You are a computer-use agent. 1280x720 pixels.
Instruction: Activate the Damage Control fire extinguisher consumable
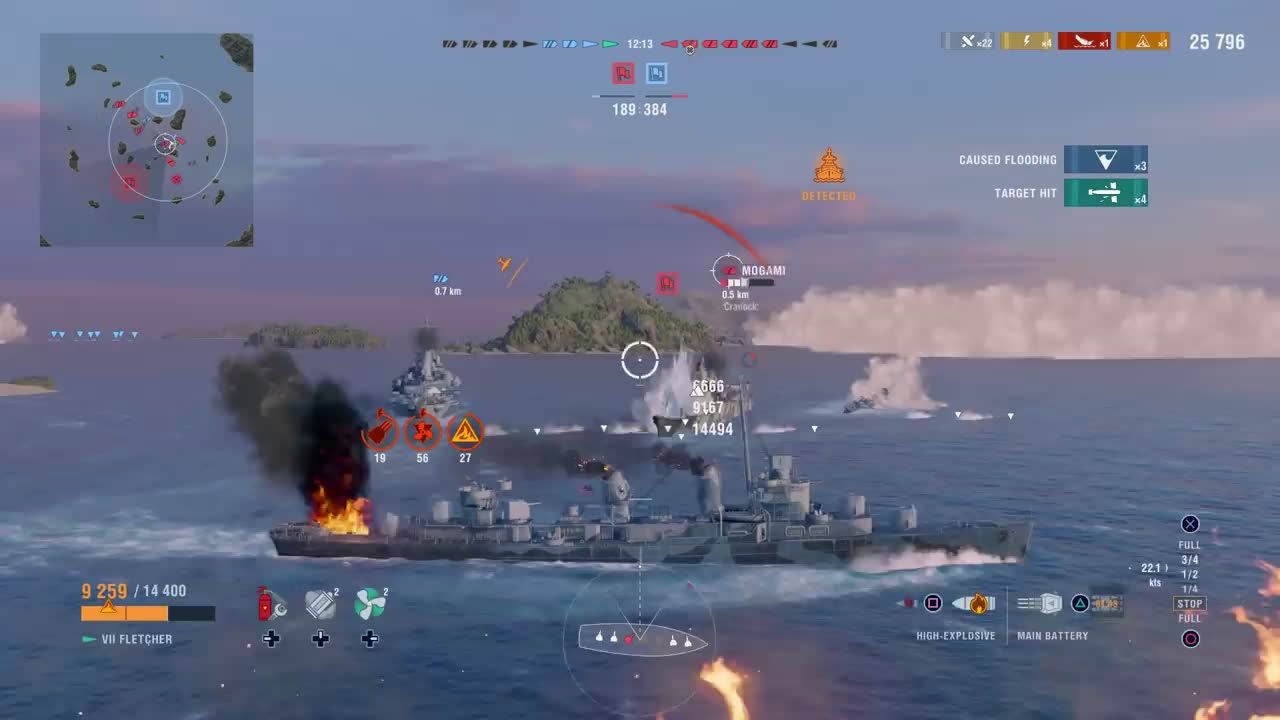pos(270,604)
